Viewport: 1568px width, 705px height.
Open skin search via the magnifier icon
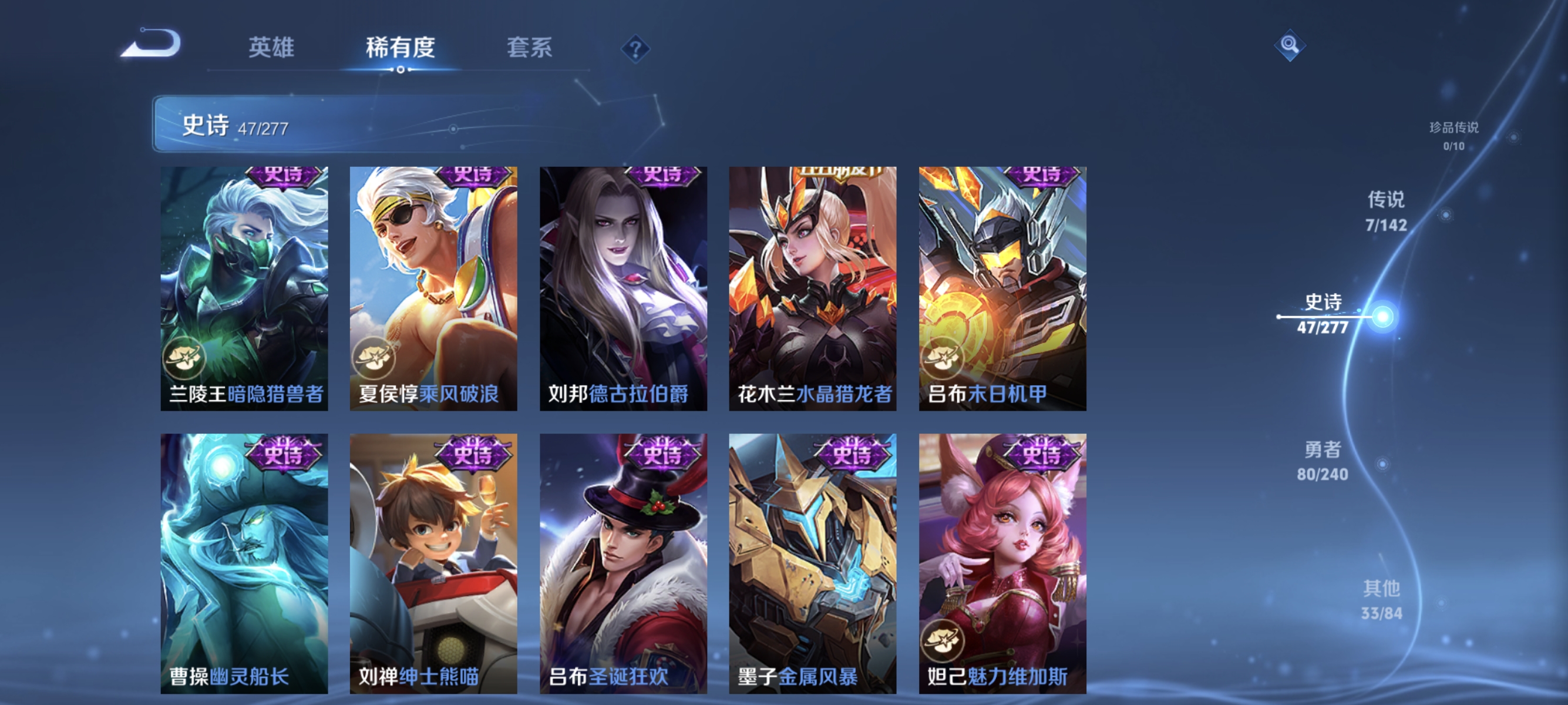[1290, 45]
